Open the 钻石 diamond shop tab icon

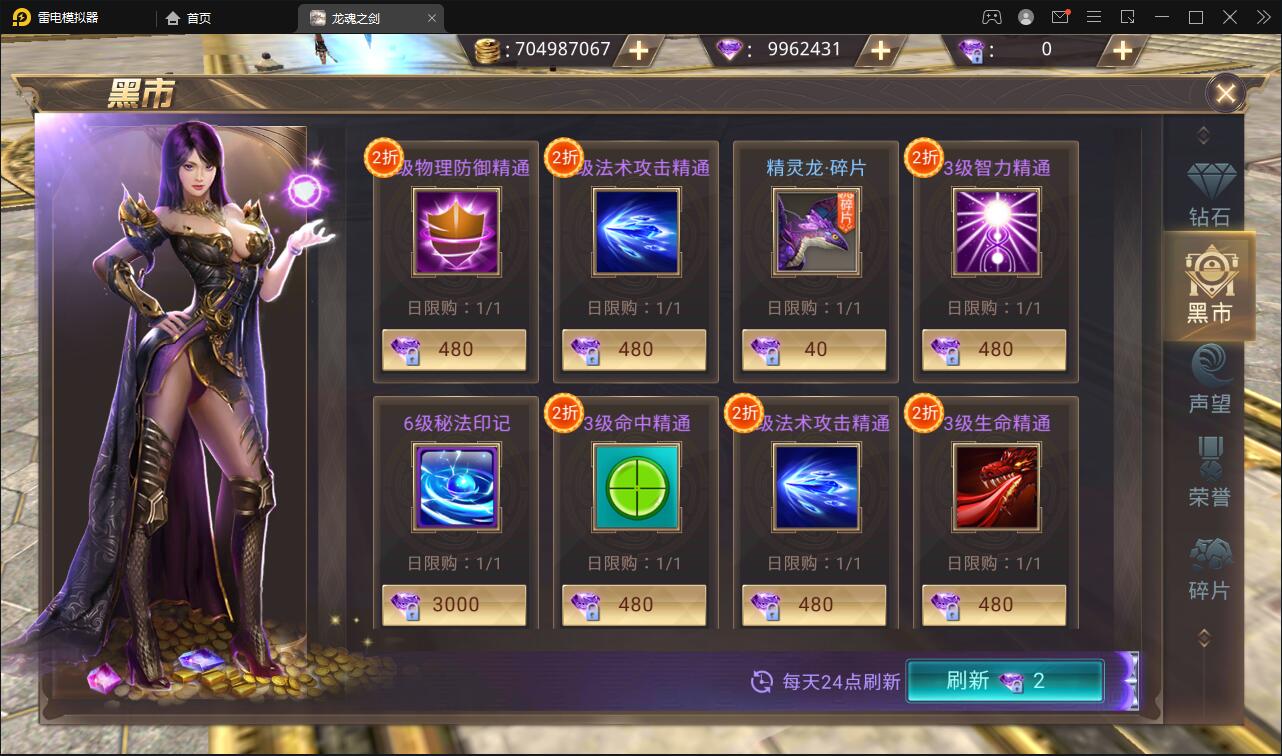pyautogui.click(x=1207, y=190)
